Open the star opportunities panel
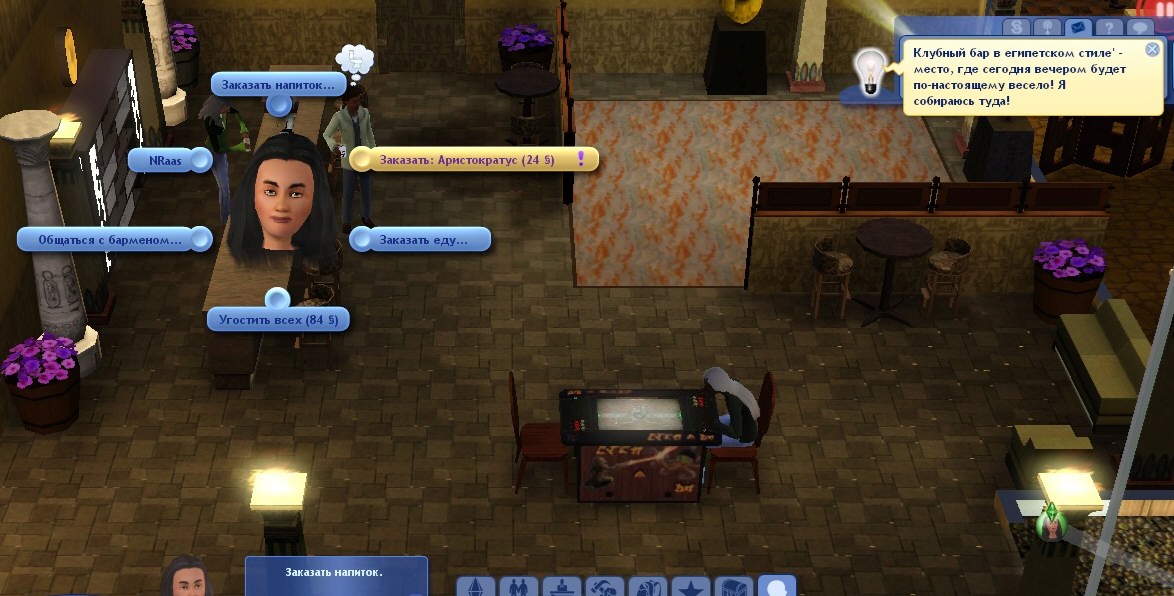The width and height of the screenshot is (1174, 596). (x=691, y=588)
